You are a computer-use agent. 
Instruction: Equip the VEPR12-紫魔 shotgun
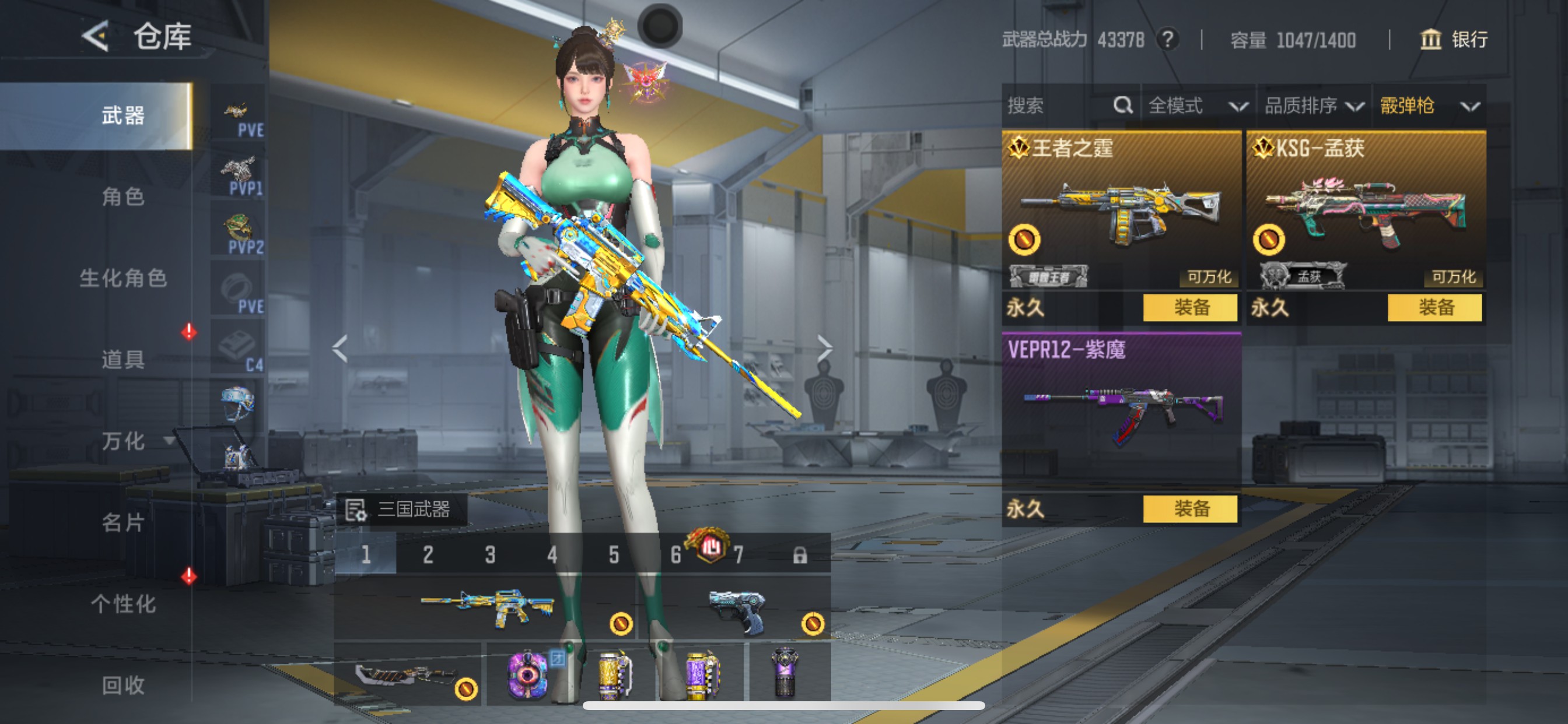(1190, 509)
